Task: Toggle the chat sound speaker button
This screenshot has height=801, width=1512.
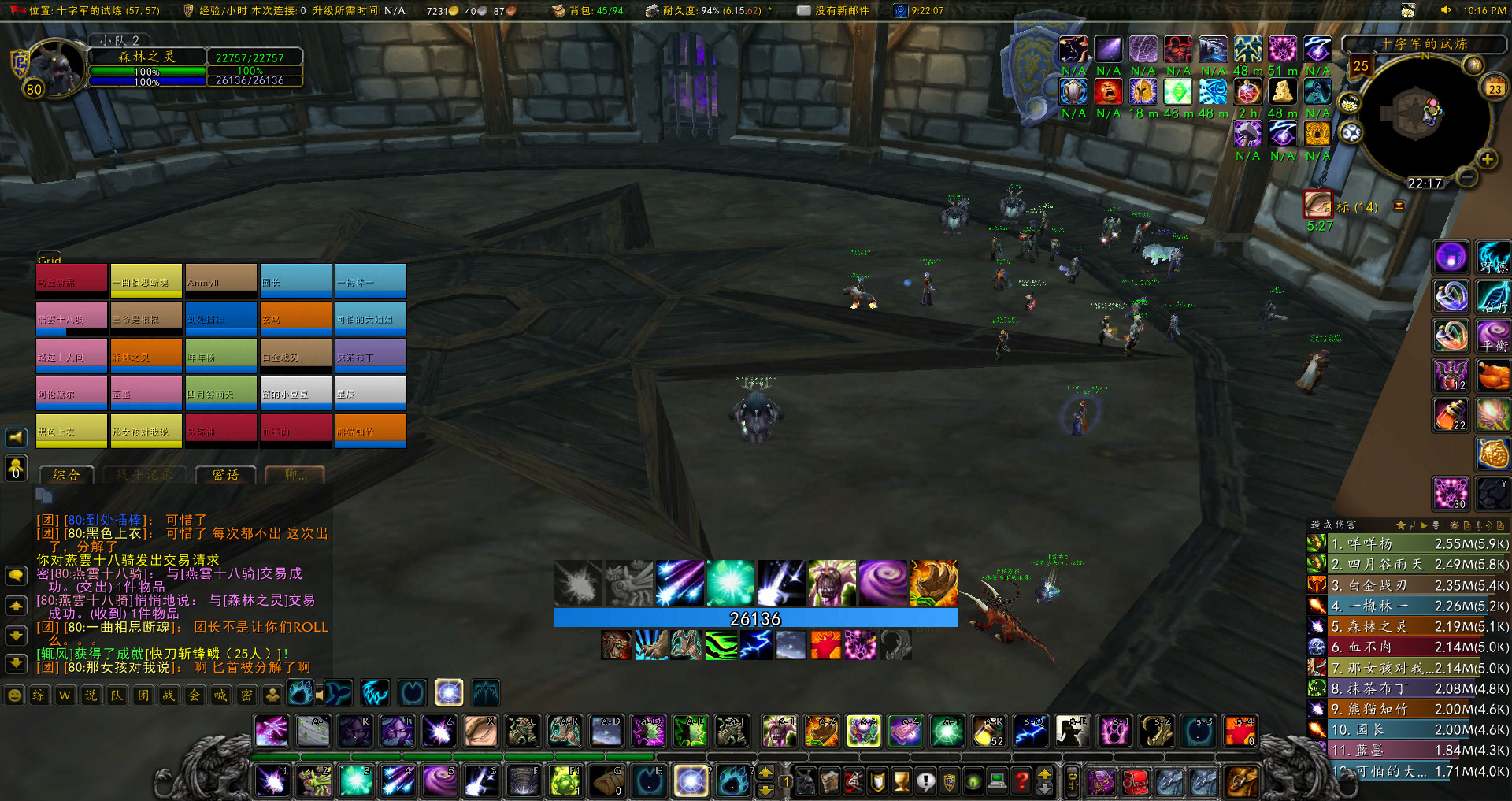Action: (x=16, y=438)
